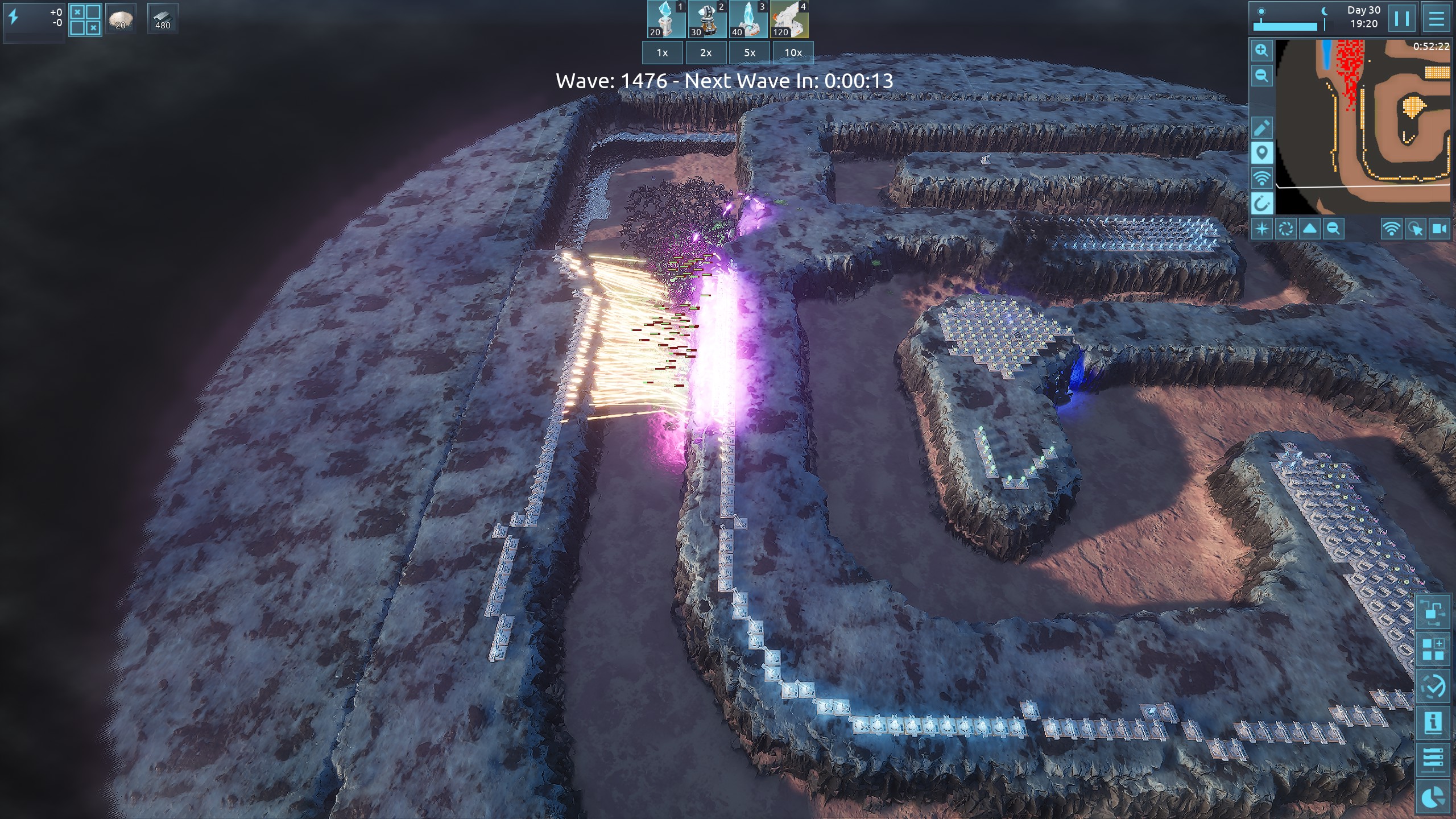The height and width of the screenshot is (819, 1456).
Task: Select the crystal pillar tower costing 20
Action: tap(666, 19)
